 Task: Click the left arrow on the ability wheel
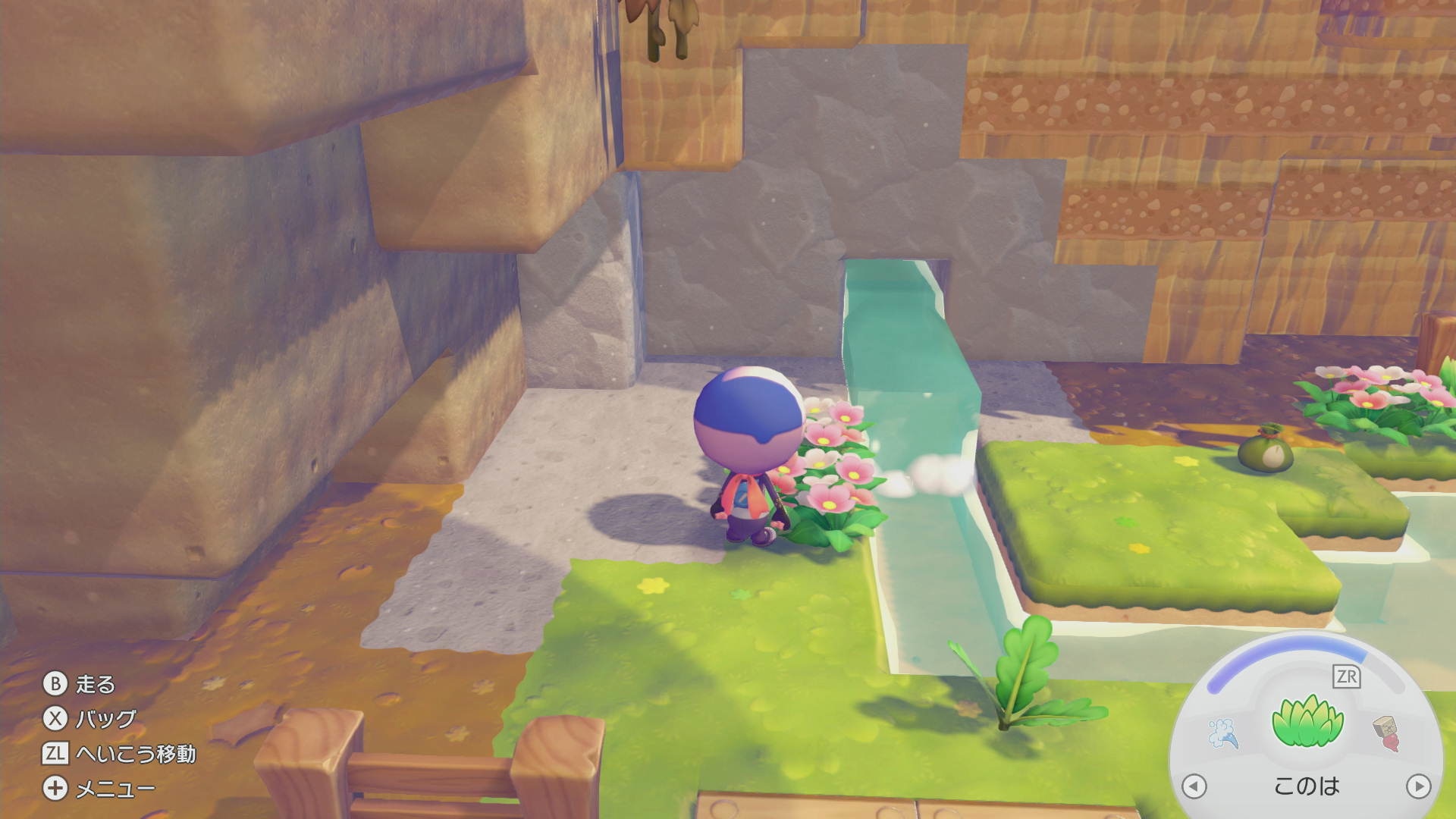[1194, 786]
